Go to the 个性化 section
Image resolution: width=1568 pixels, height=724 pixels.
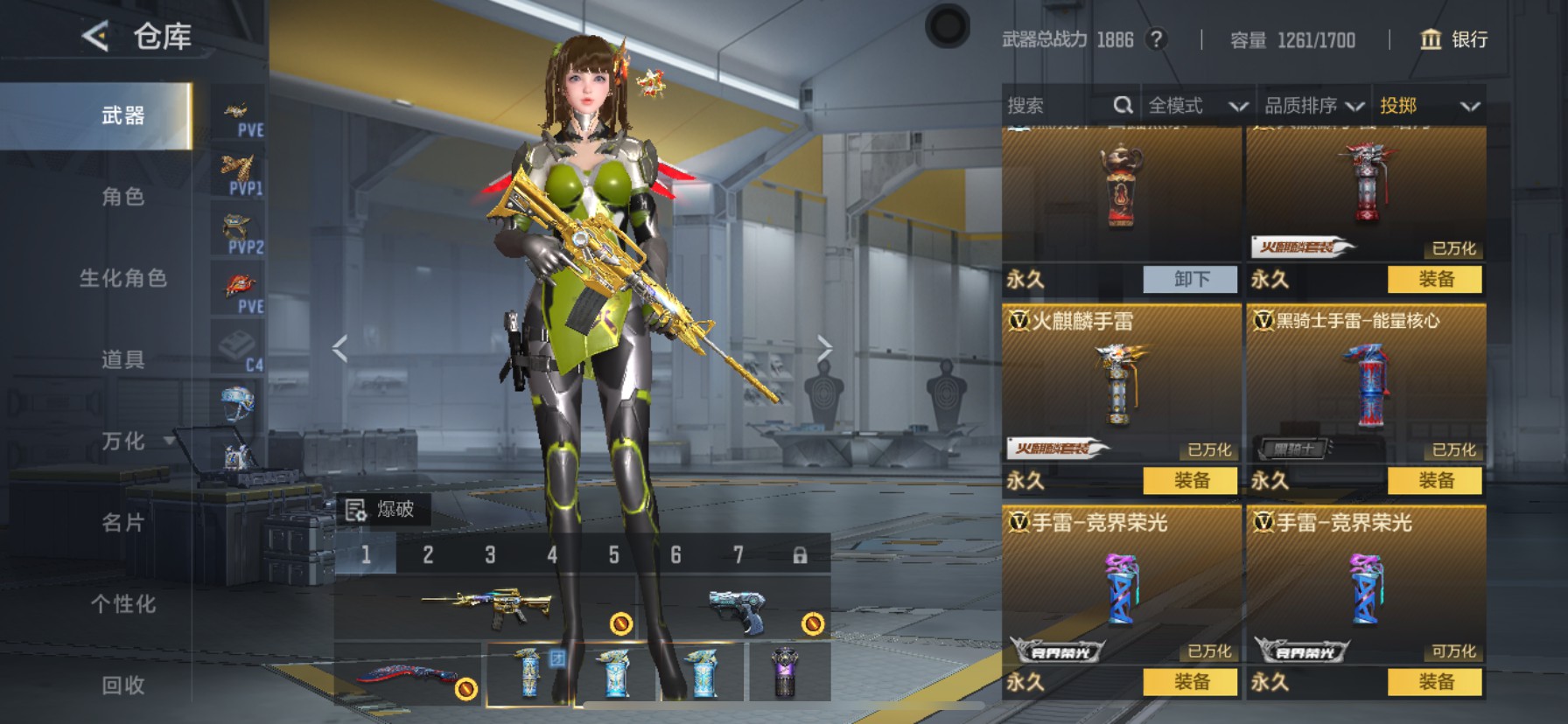click(x=122, y=603)
